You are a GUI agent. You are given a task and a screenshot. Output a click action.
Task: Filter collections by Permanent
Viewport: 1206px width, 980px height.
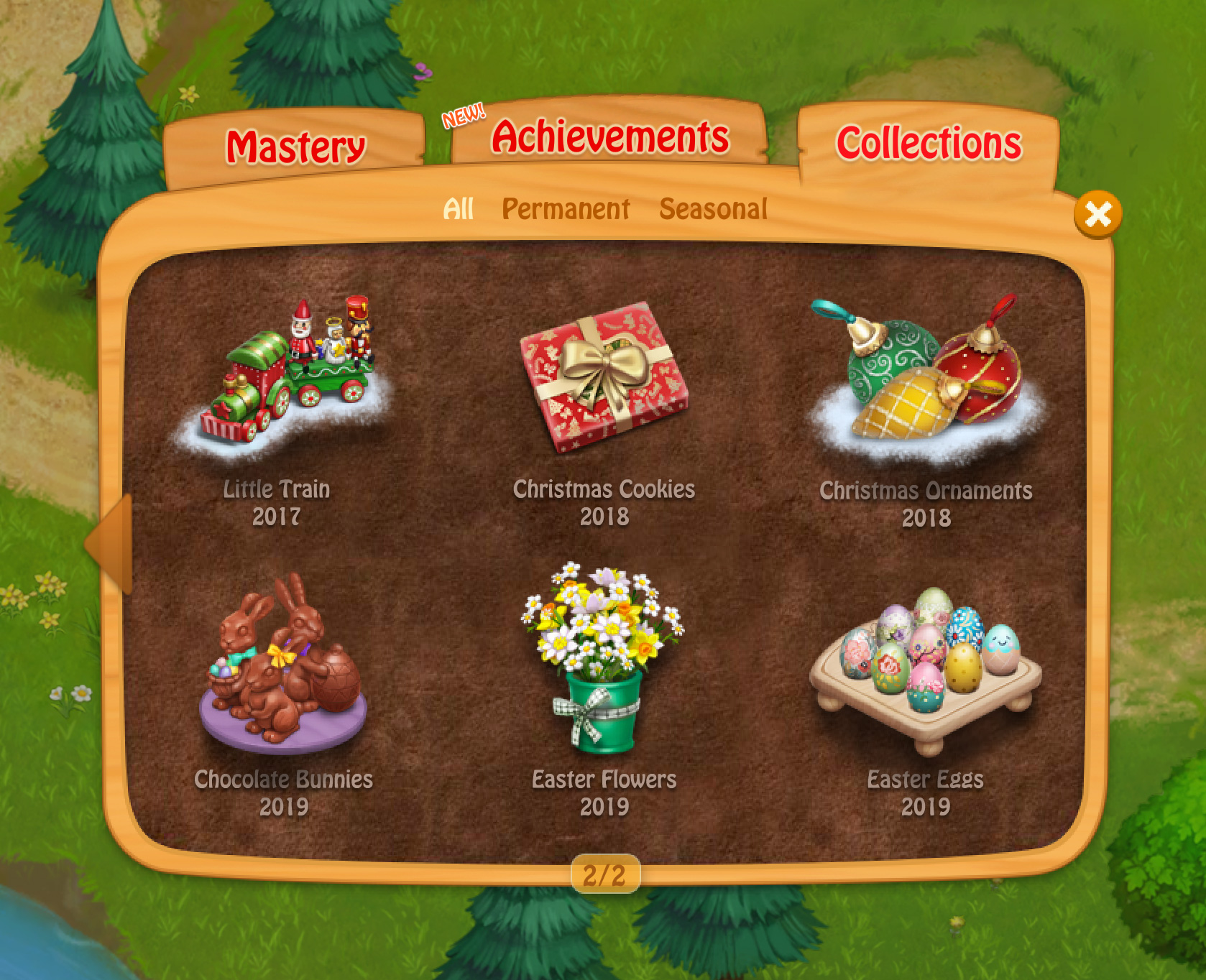(x=567, y=209)
